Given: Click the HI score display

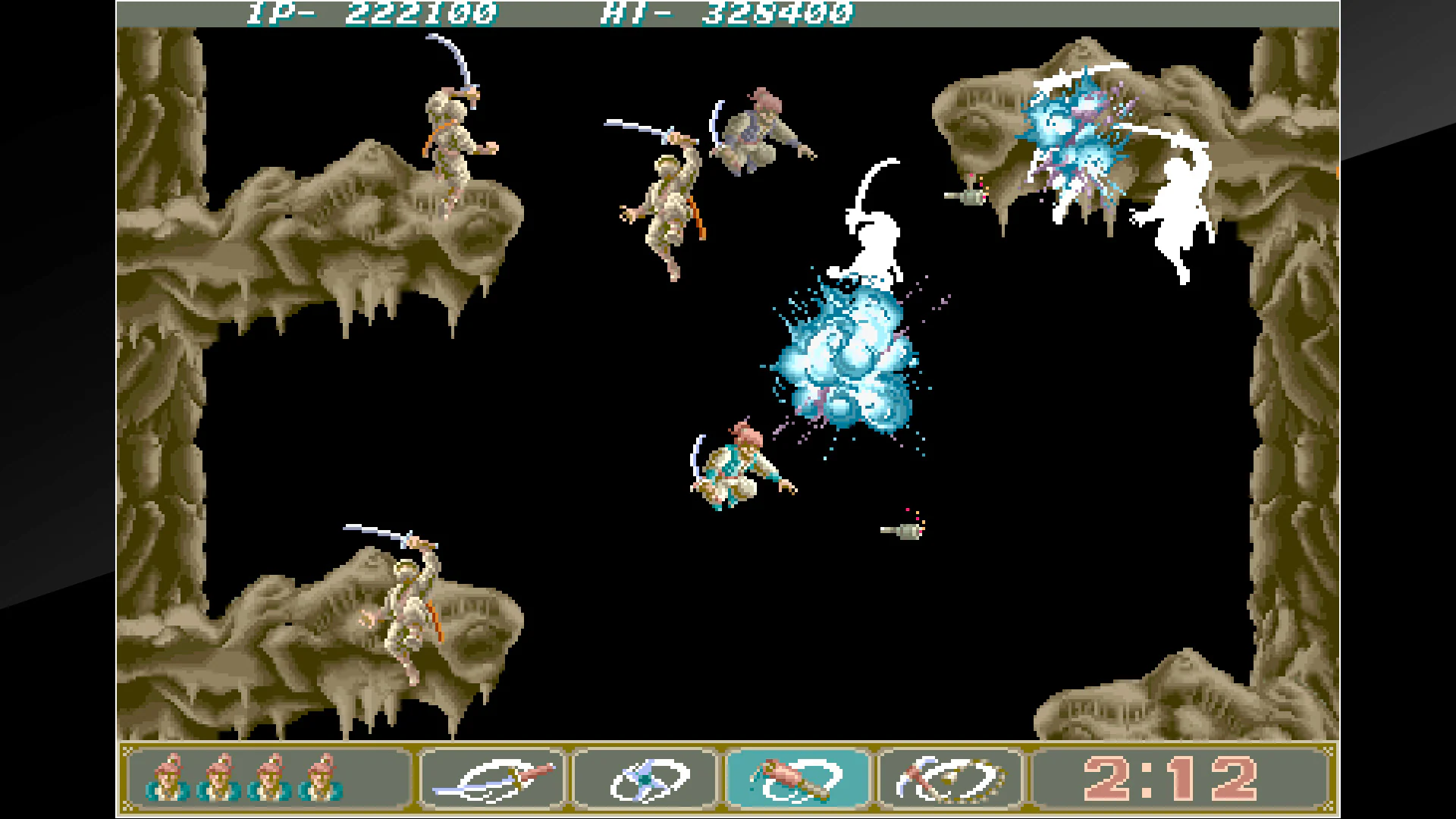Looking at the screenshot, I should (x=724, y=12).
